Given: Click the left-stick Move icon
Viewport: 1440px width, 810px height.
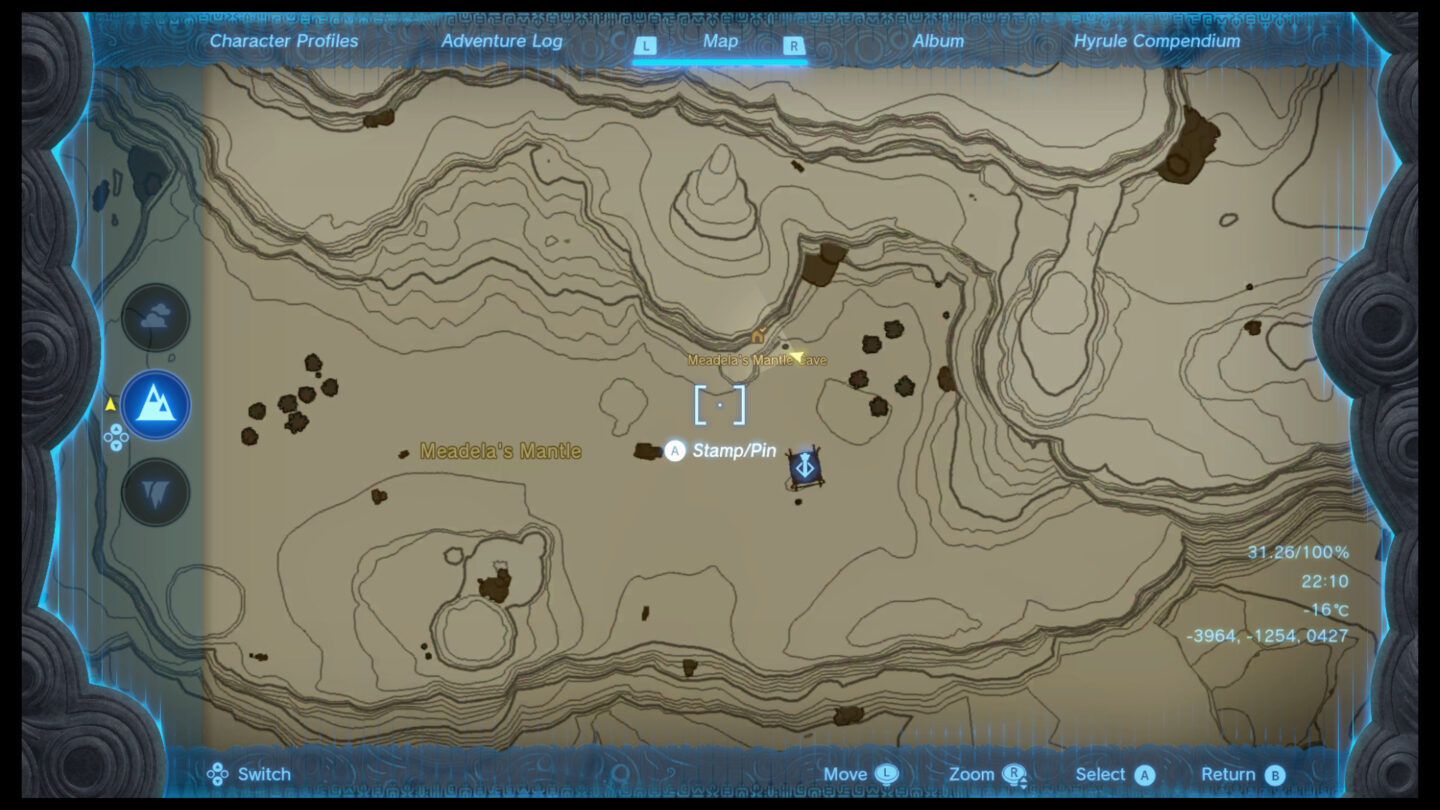Looking at the screenshot, I should (x=884, y=774).
